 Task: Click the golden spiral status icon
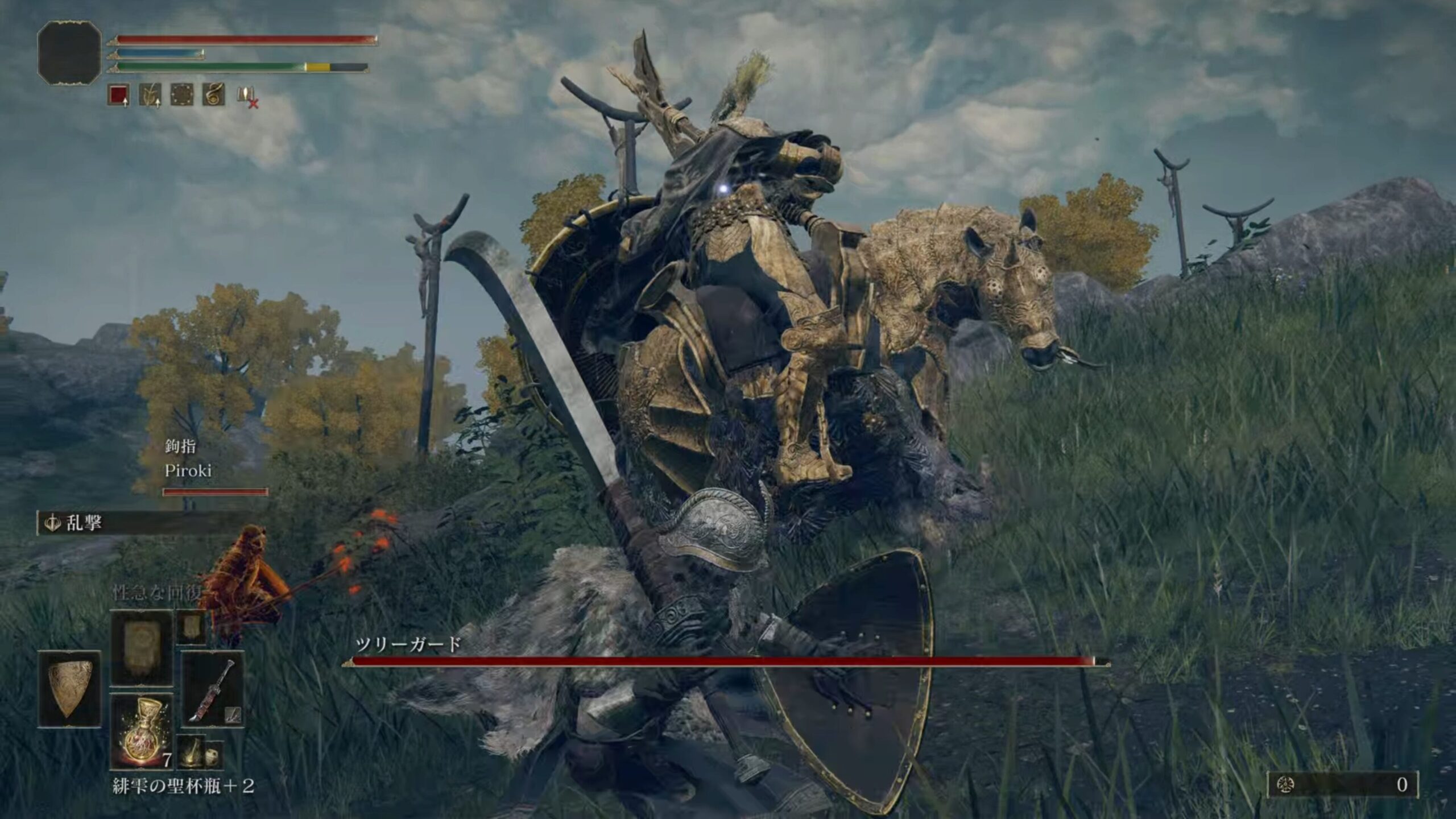point(213,95)
